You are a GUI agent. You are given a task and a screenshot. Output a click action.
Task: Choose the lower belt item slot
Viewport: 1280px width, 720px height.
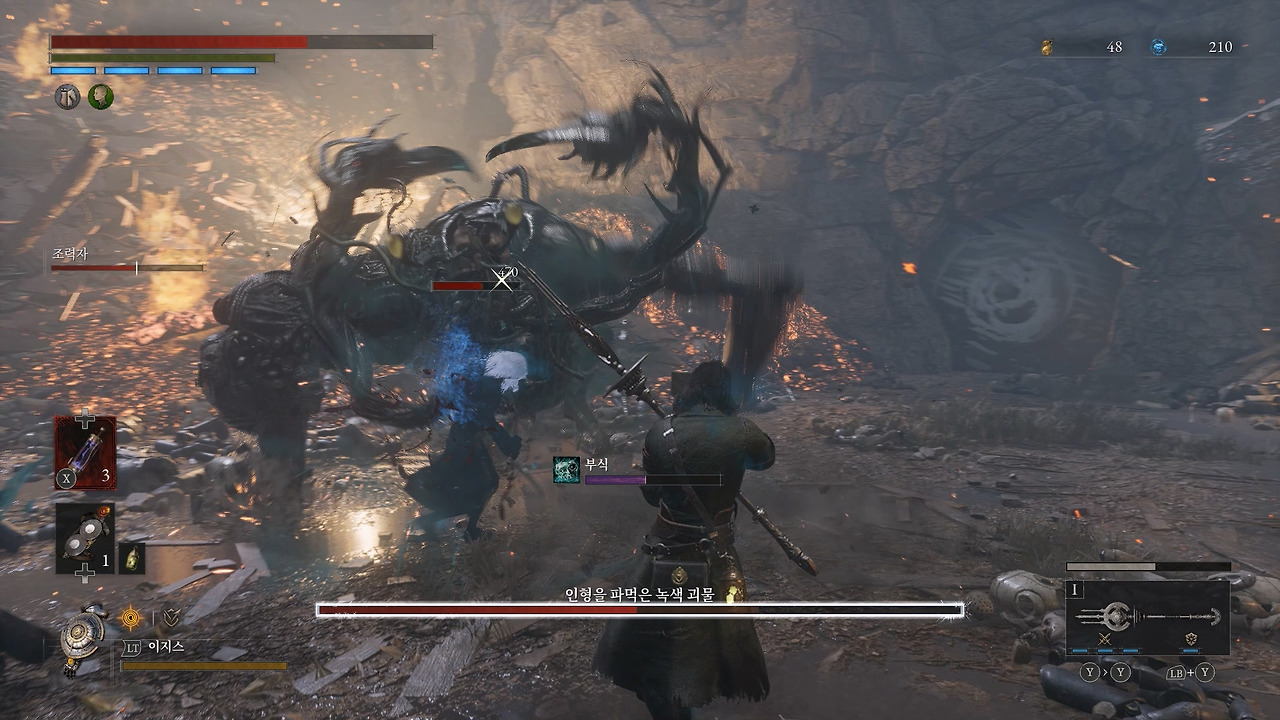pos(85,538)
